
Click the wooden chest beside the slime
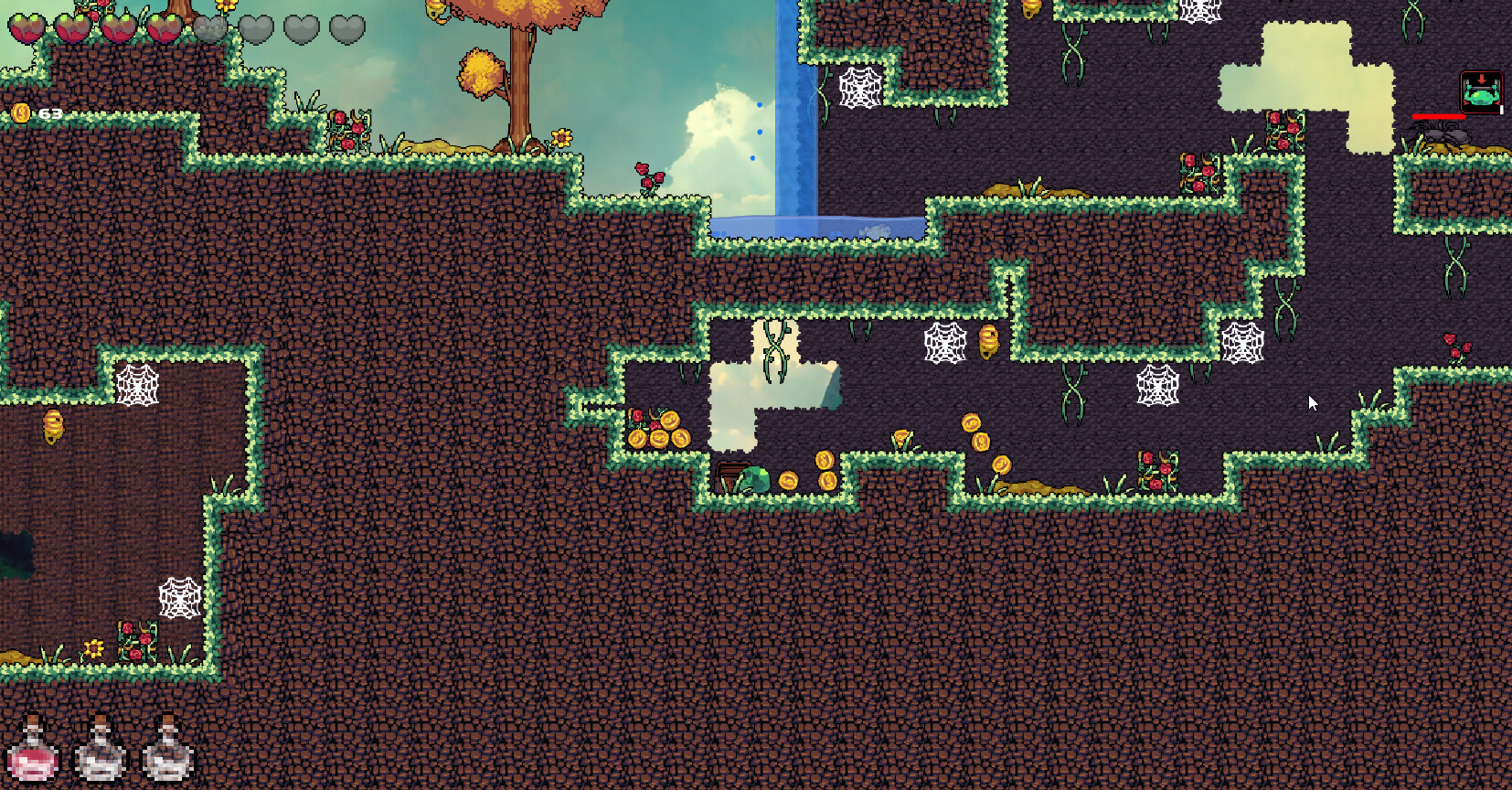(x=731, y=475)
